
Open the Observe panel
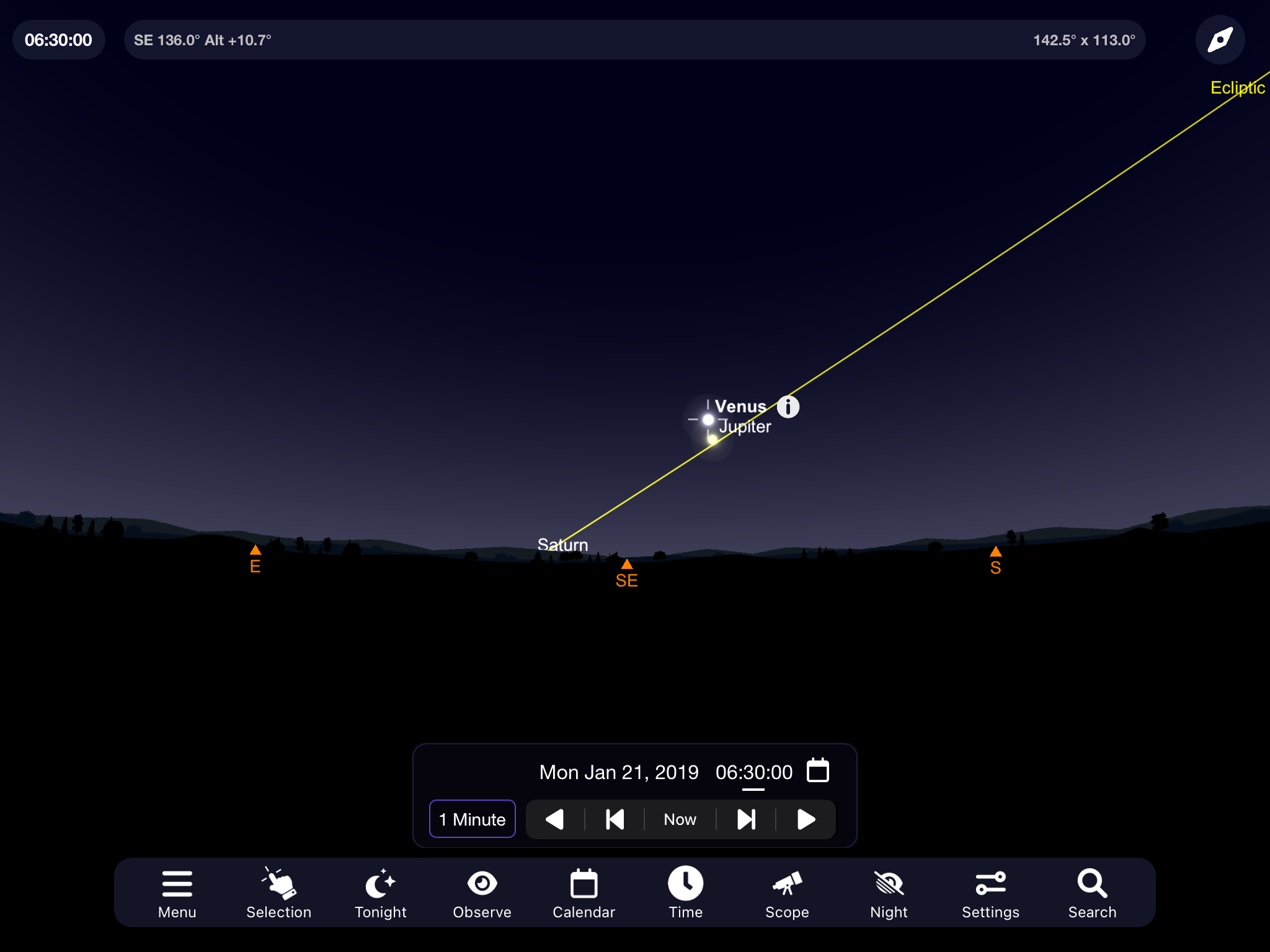482,893
